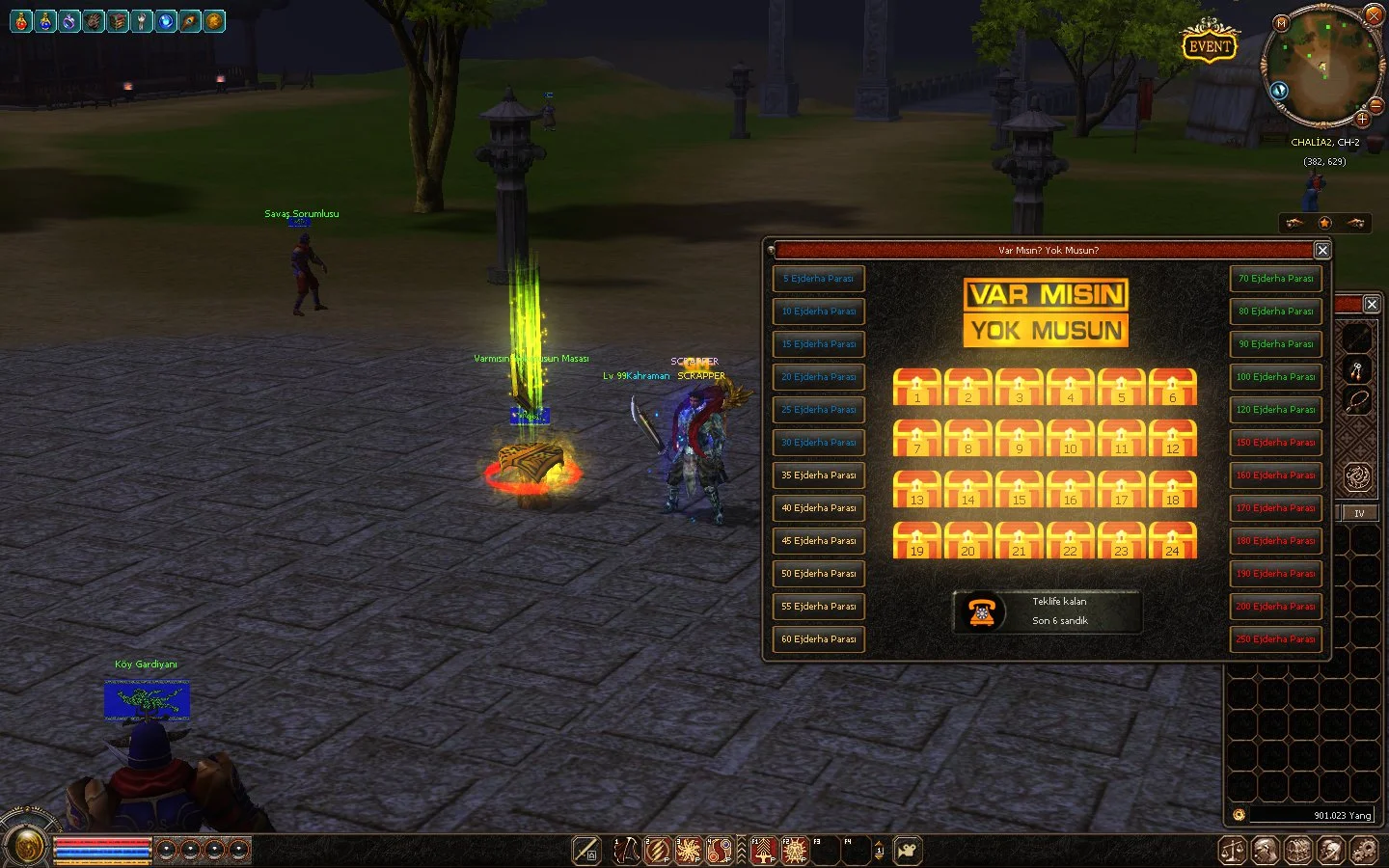Select chest number 24

1172,540
